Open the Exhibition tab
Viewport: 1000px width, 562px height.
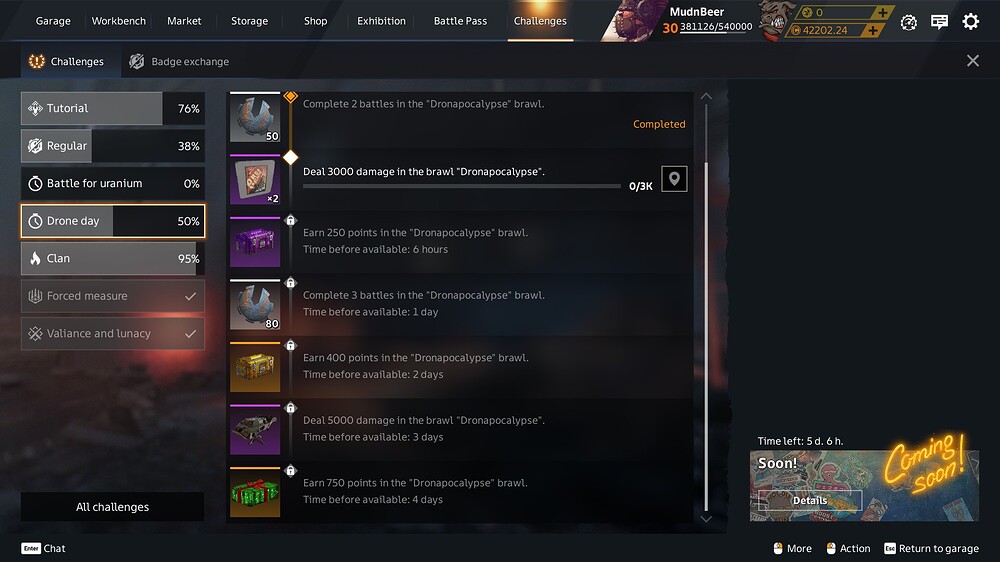(381, 21)
